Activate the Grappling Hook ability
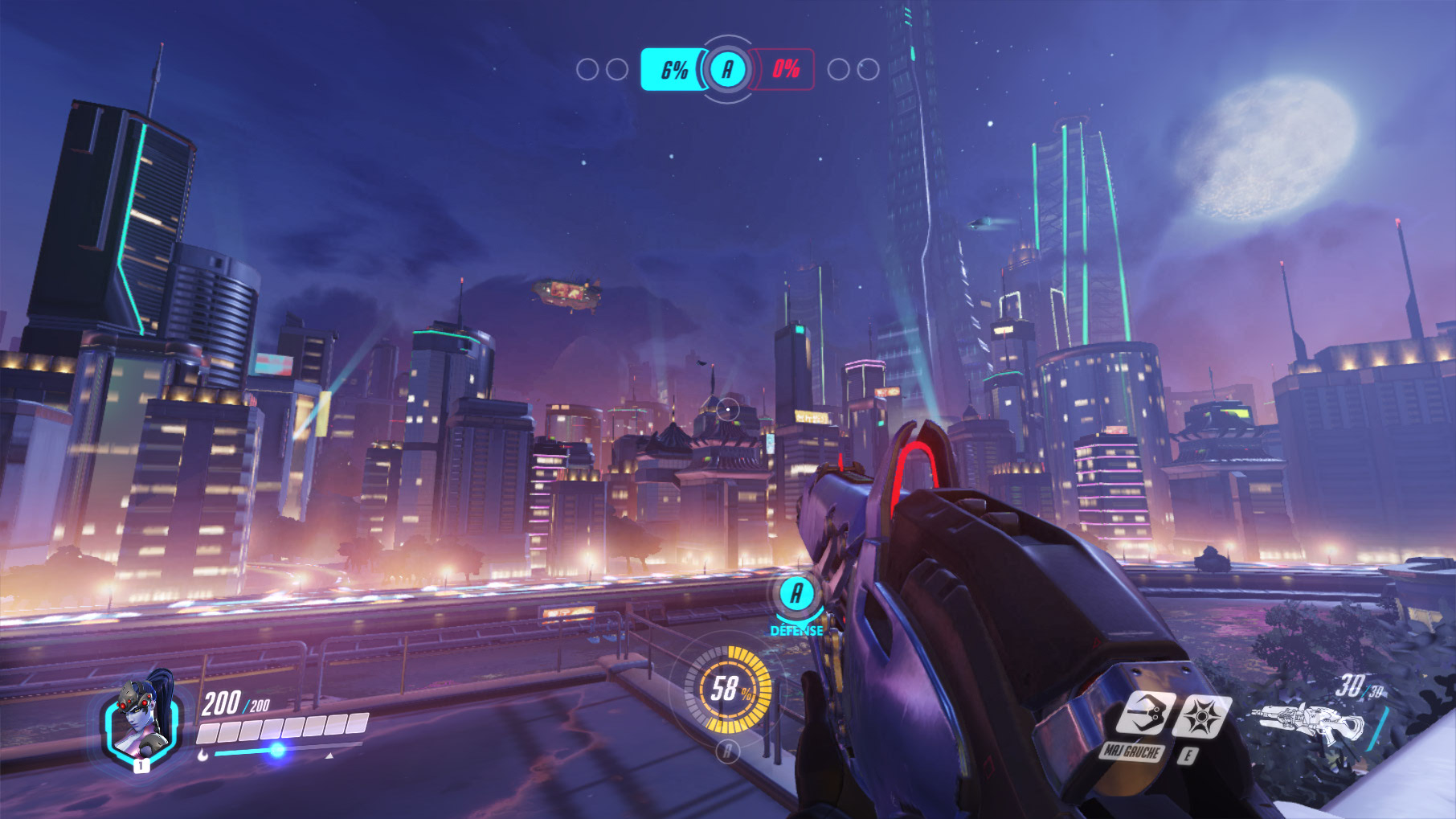The width and height of the screenshot is (1456, 819). coord(1145,713)
